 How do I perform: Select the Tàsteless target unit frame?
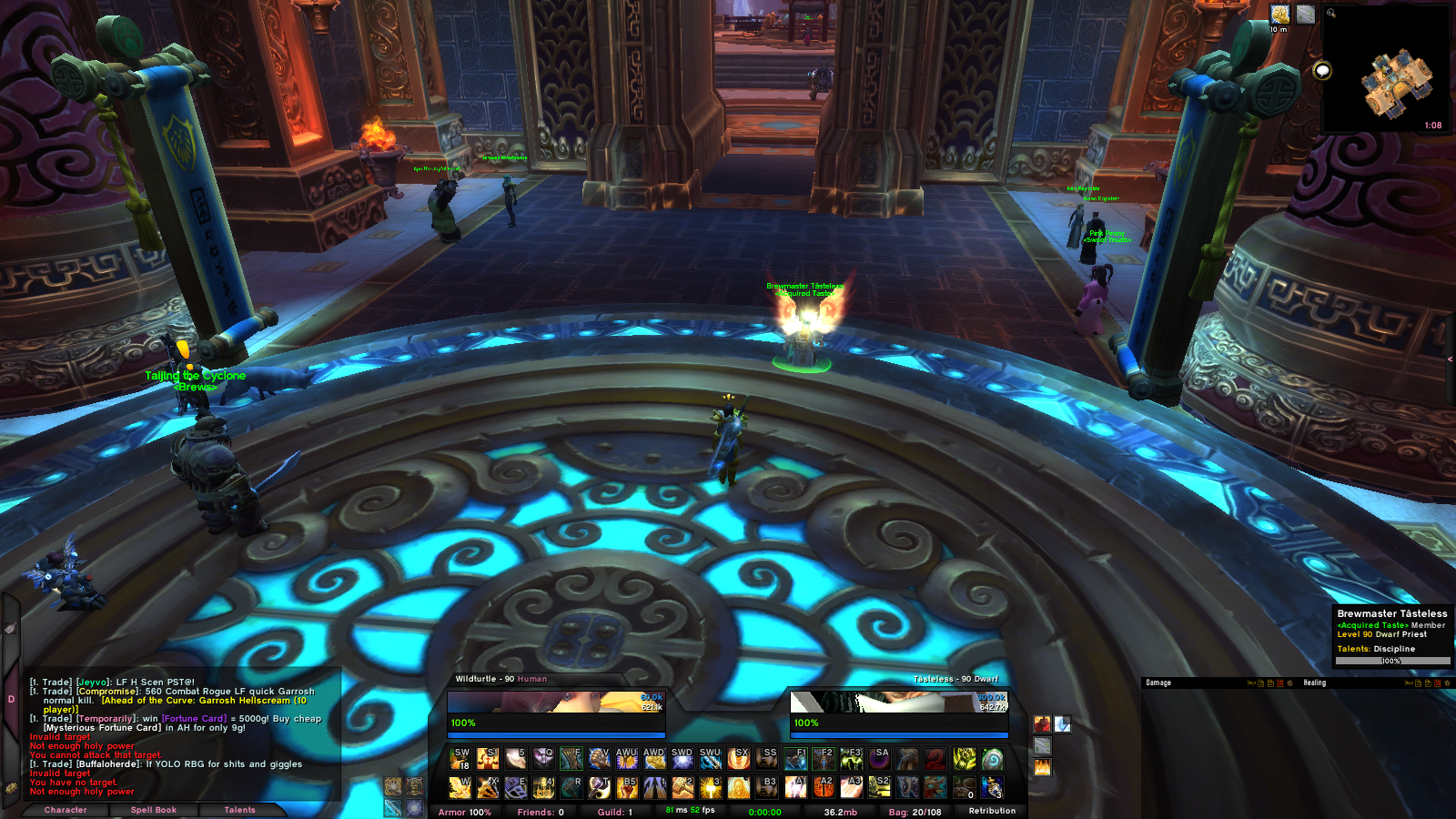click(x=899, y=708)
